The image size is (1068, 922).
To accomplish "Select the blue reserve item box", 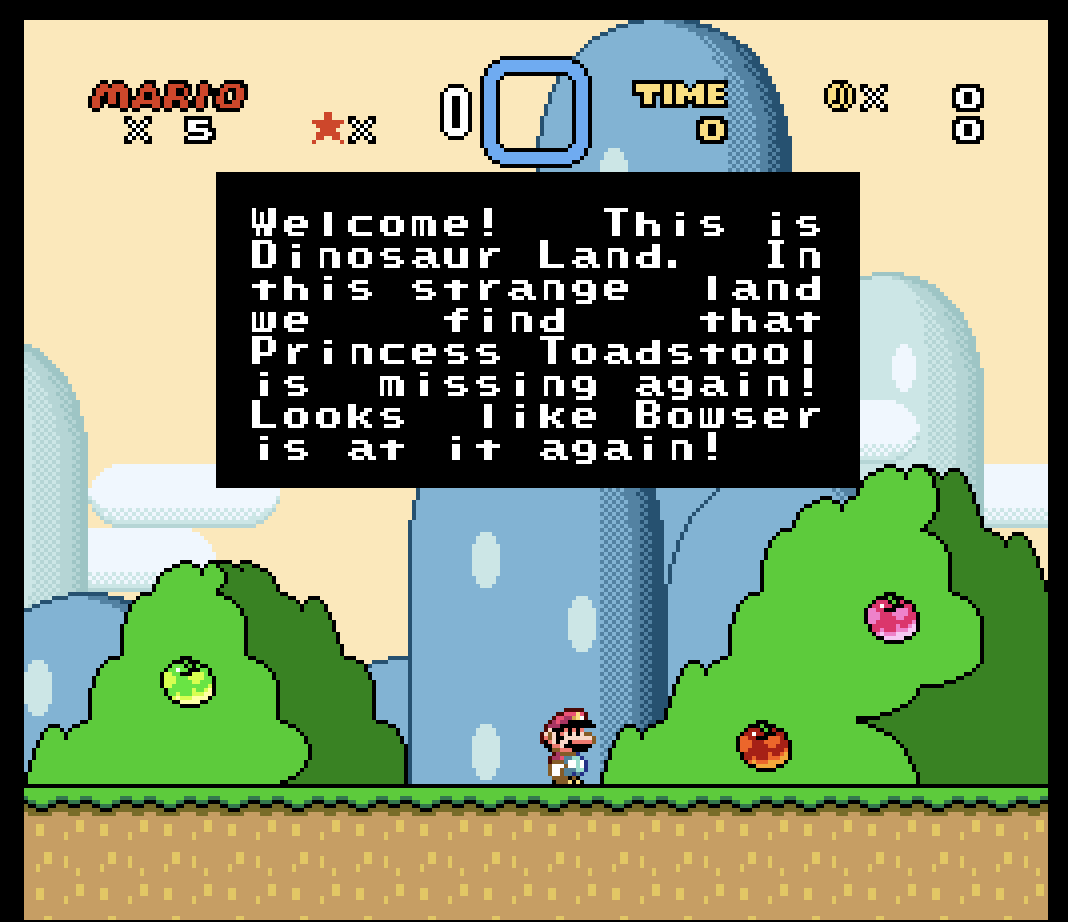I will (536, 111).
